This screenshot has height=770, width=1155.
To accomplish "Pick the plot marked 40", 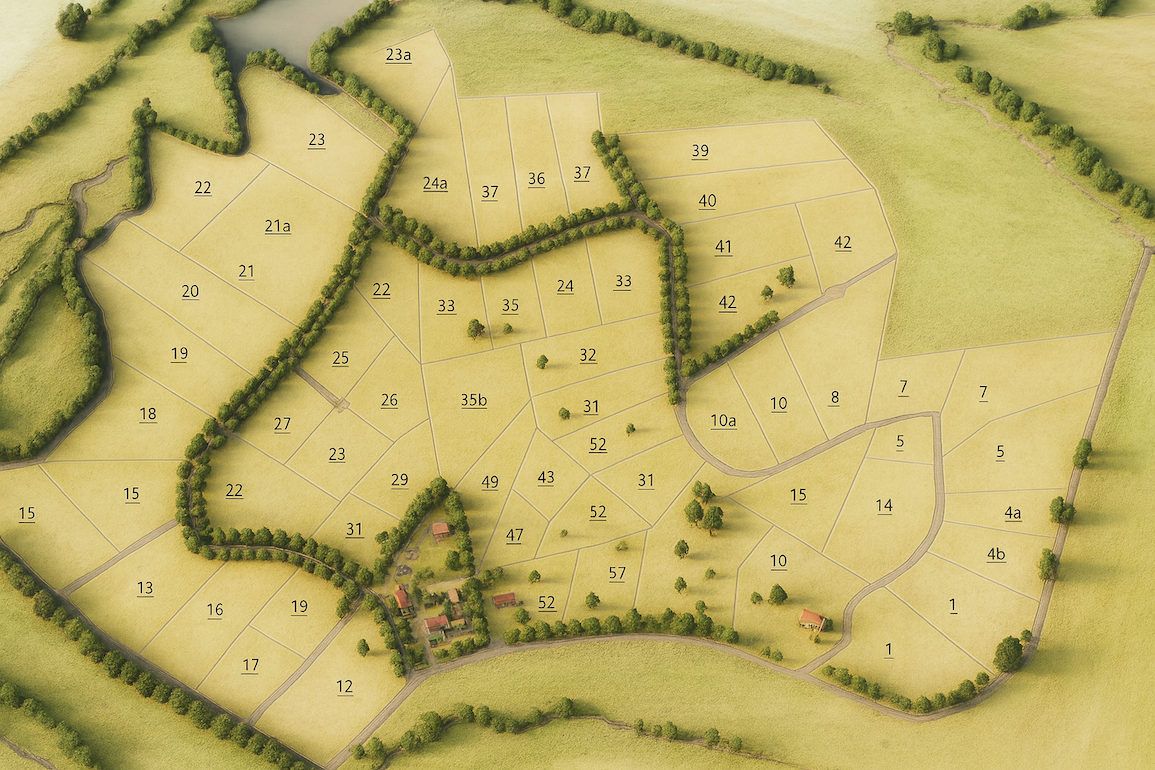I will pyautogui.click(x=707, y=201).
